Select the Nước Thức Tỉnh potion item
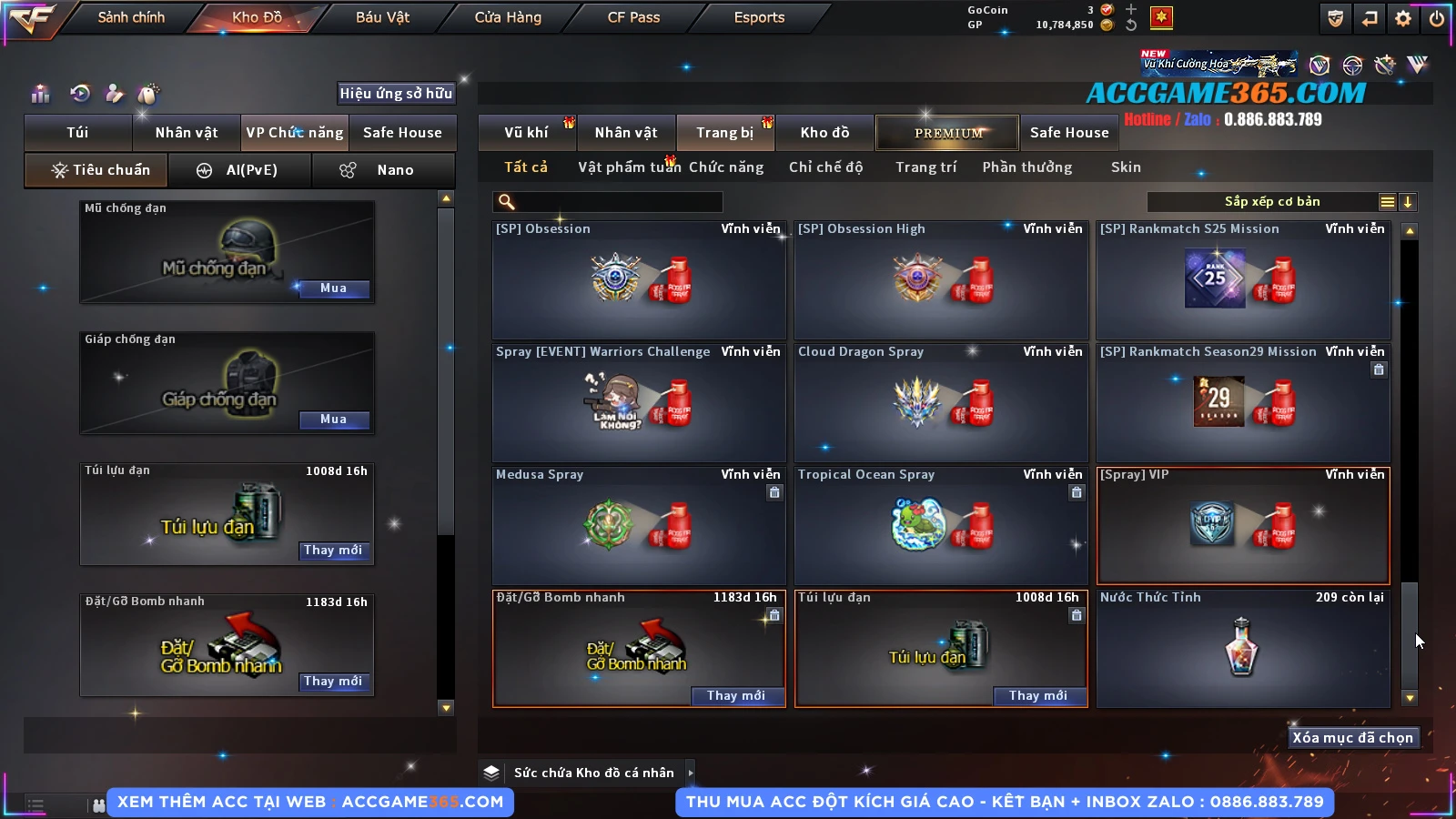The width and height of the screenshot is (1456, 819). [x=1243, y=648]
